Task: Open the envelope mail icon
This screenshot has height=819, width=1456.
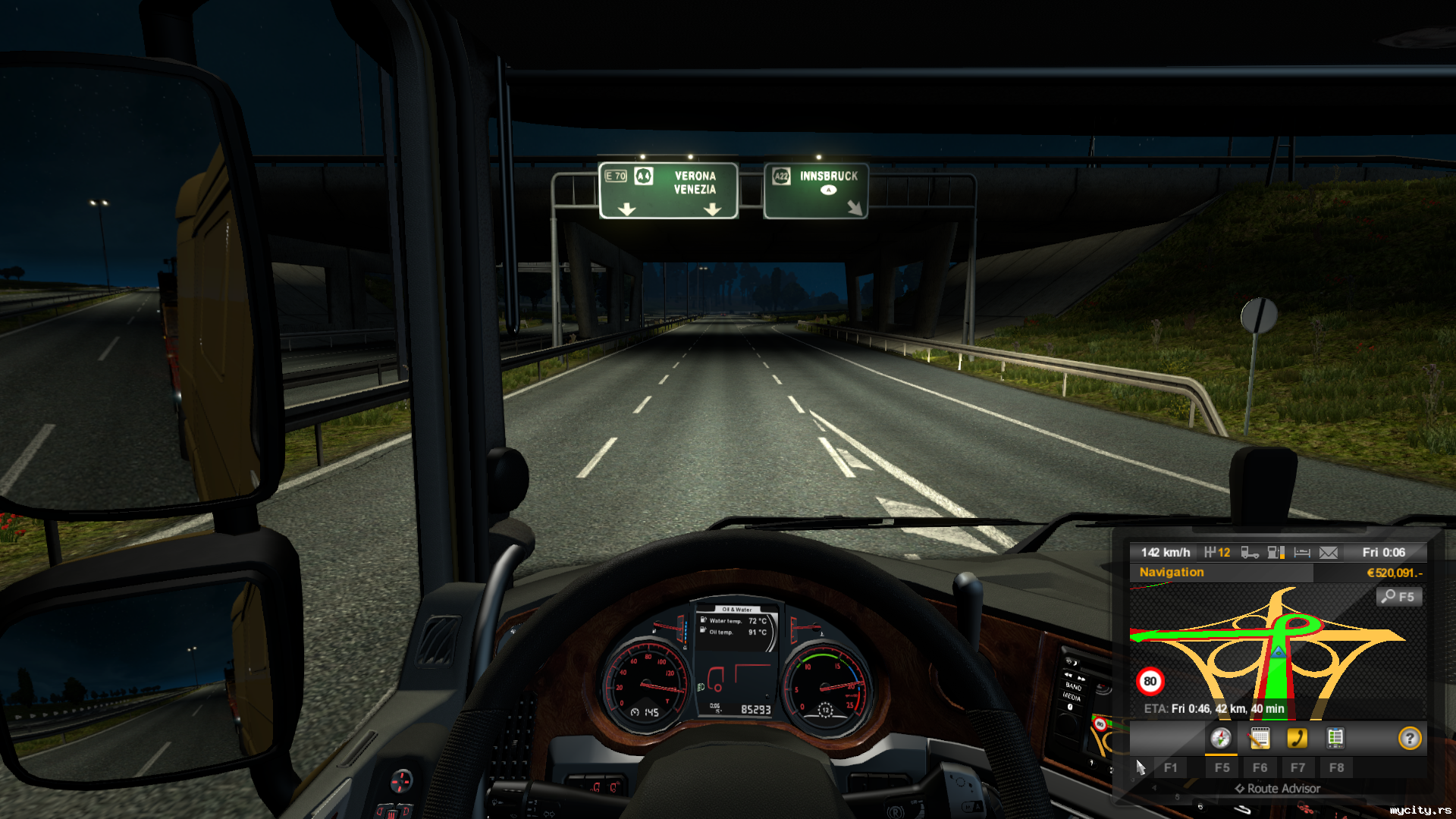Action: (x=1329, y=553)
